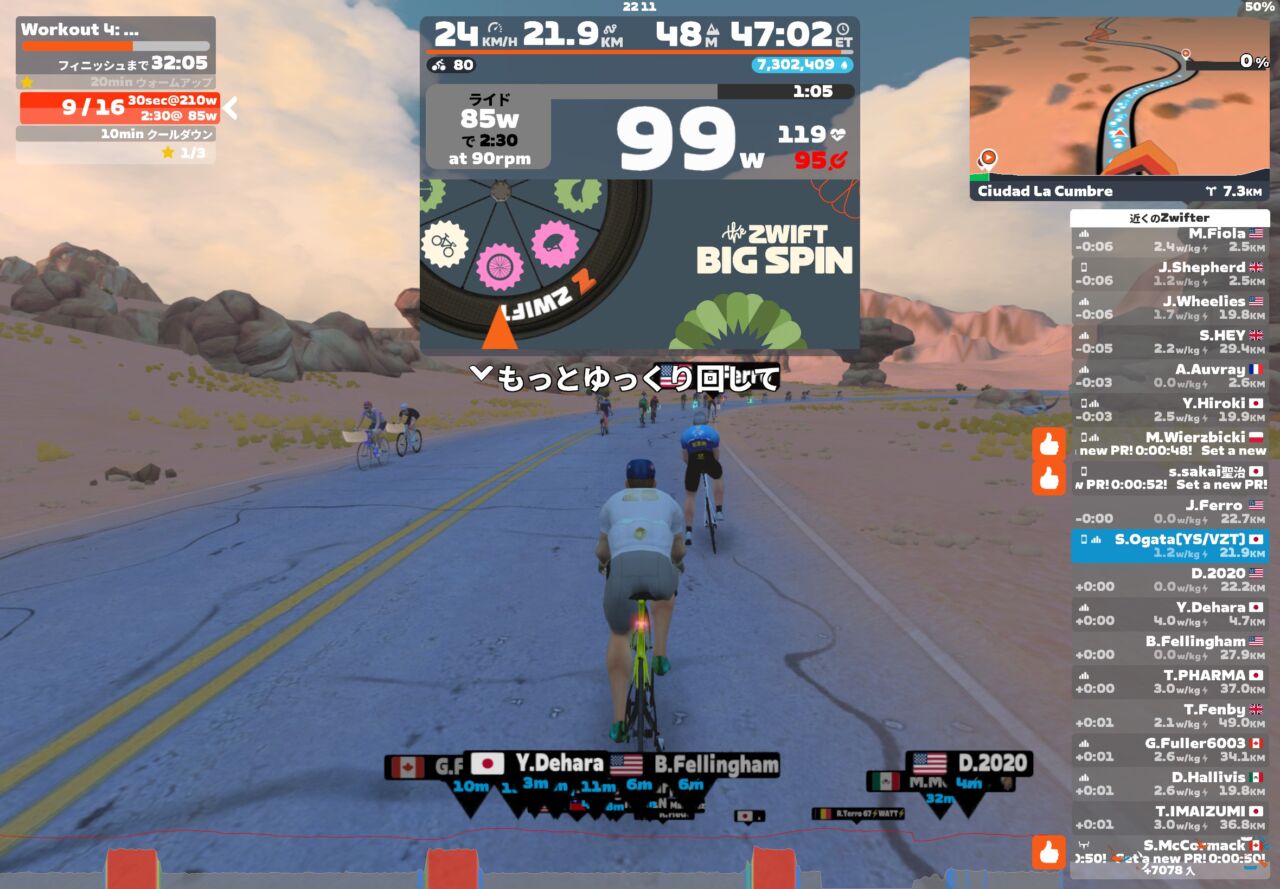Select M.Fiola in the nearby Zwifters list
The height and width of the screenshot is (889, 1280).
(x=1169, y=240)
